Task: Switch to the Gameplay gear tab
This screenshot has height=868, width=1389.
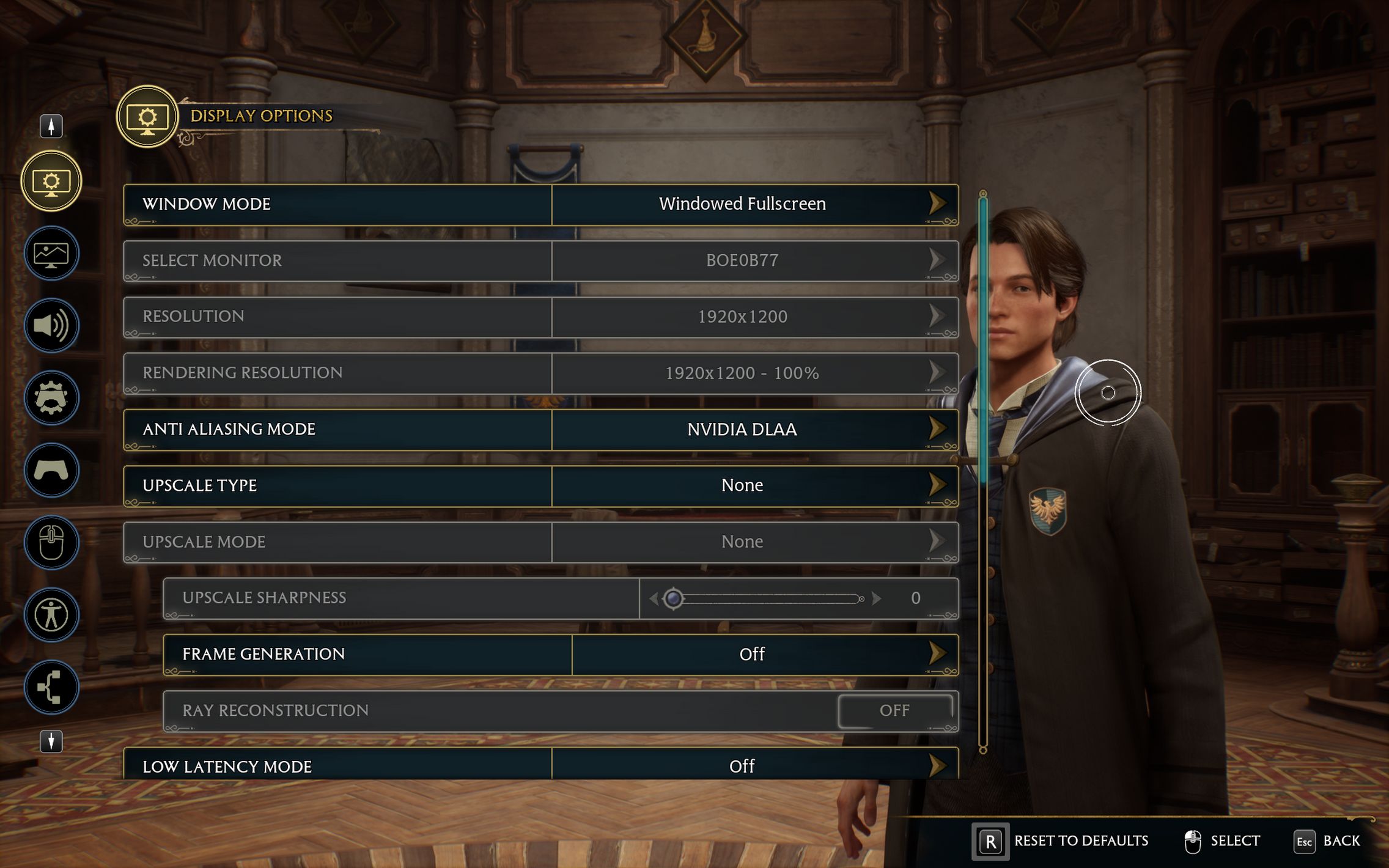Action: point(51,398)
